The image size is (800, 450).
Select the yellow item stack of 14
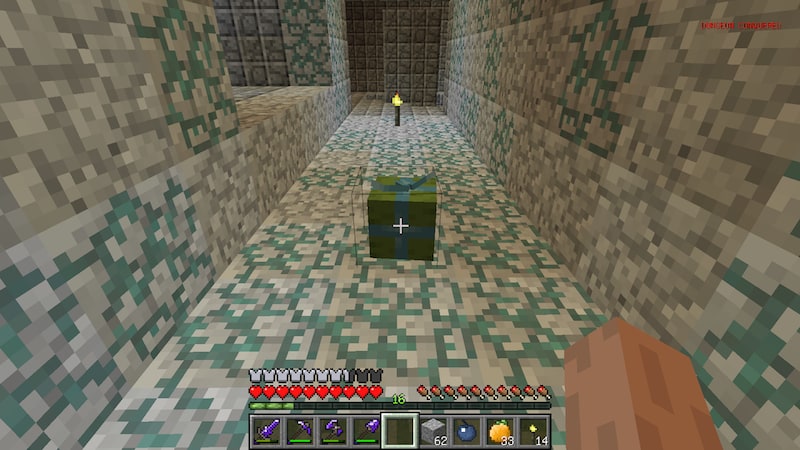pyautogui.click(x=533, y=430)
